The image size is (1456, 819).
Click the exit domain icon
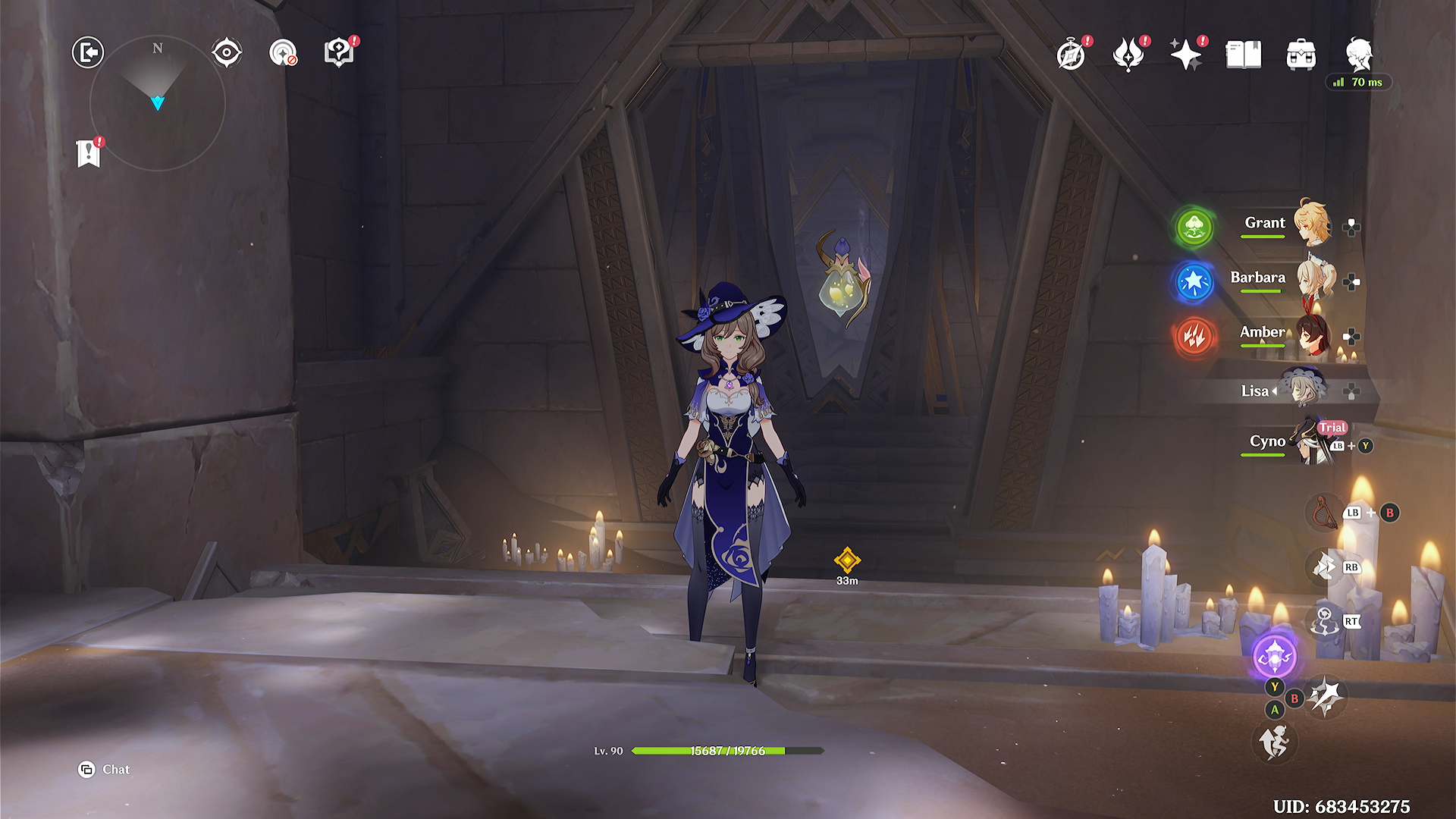pos(88,52)
